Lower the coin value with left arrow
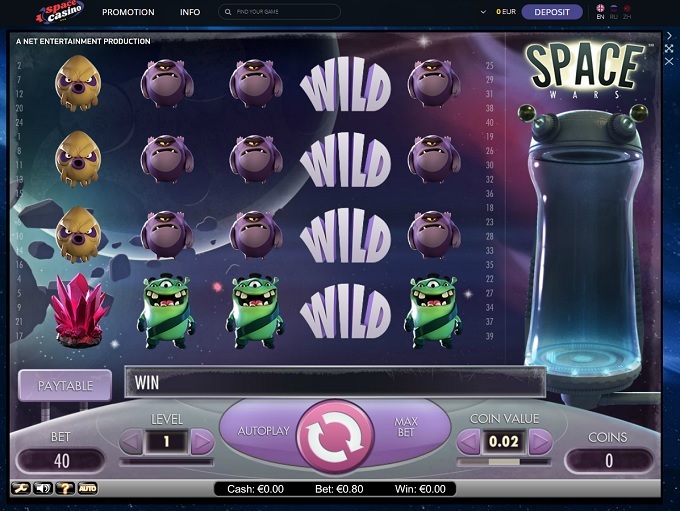The image size is (680, 511). (x=469, y=441)
